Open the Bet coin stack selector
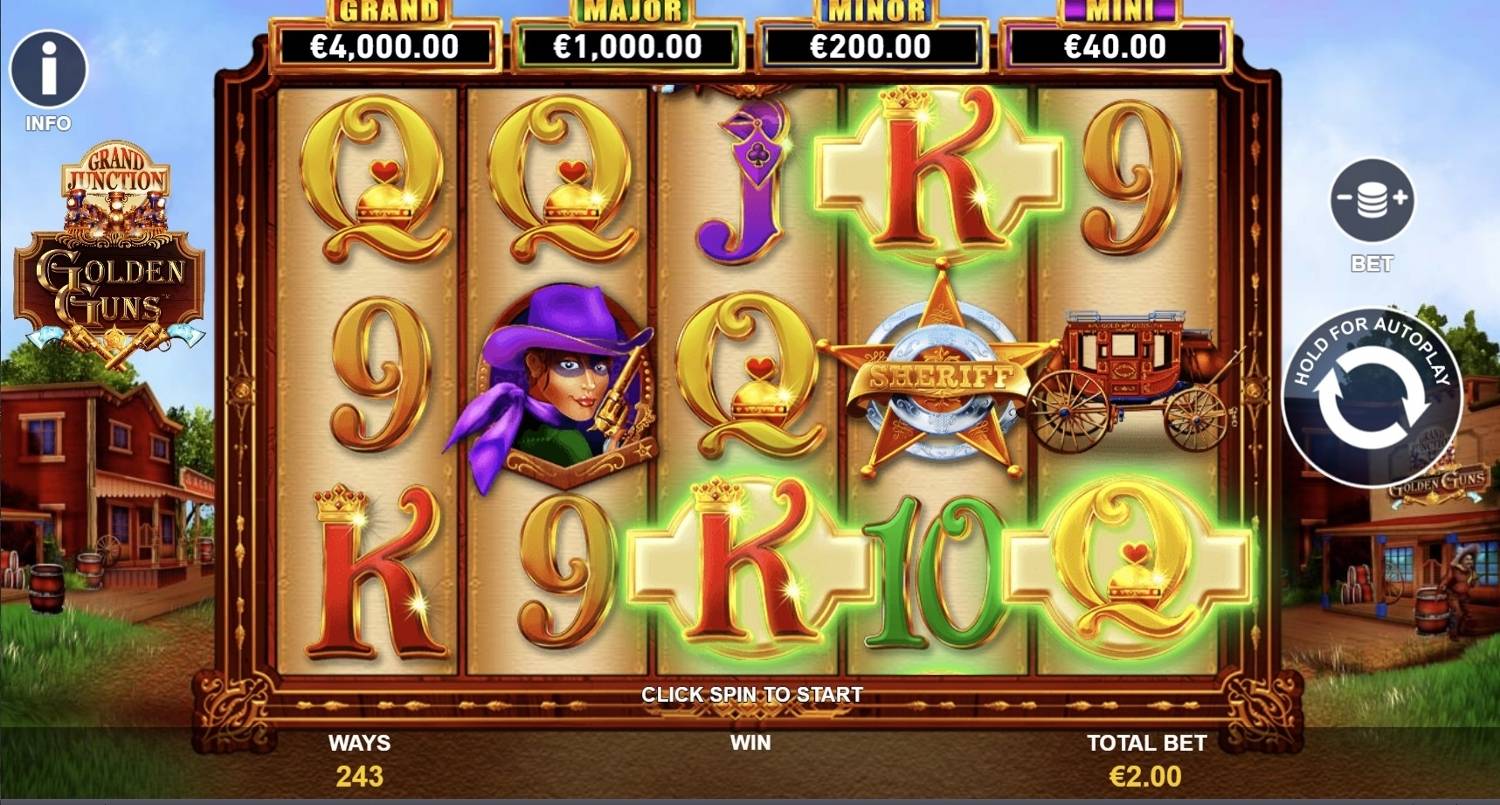 click(1371, 200)
